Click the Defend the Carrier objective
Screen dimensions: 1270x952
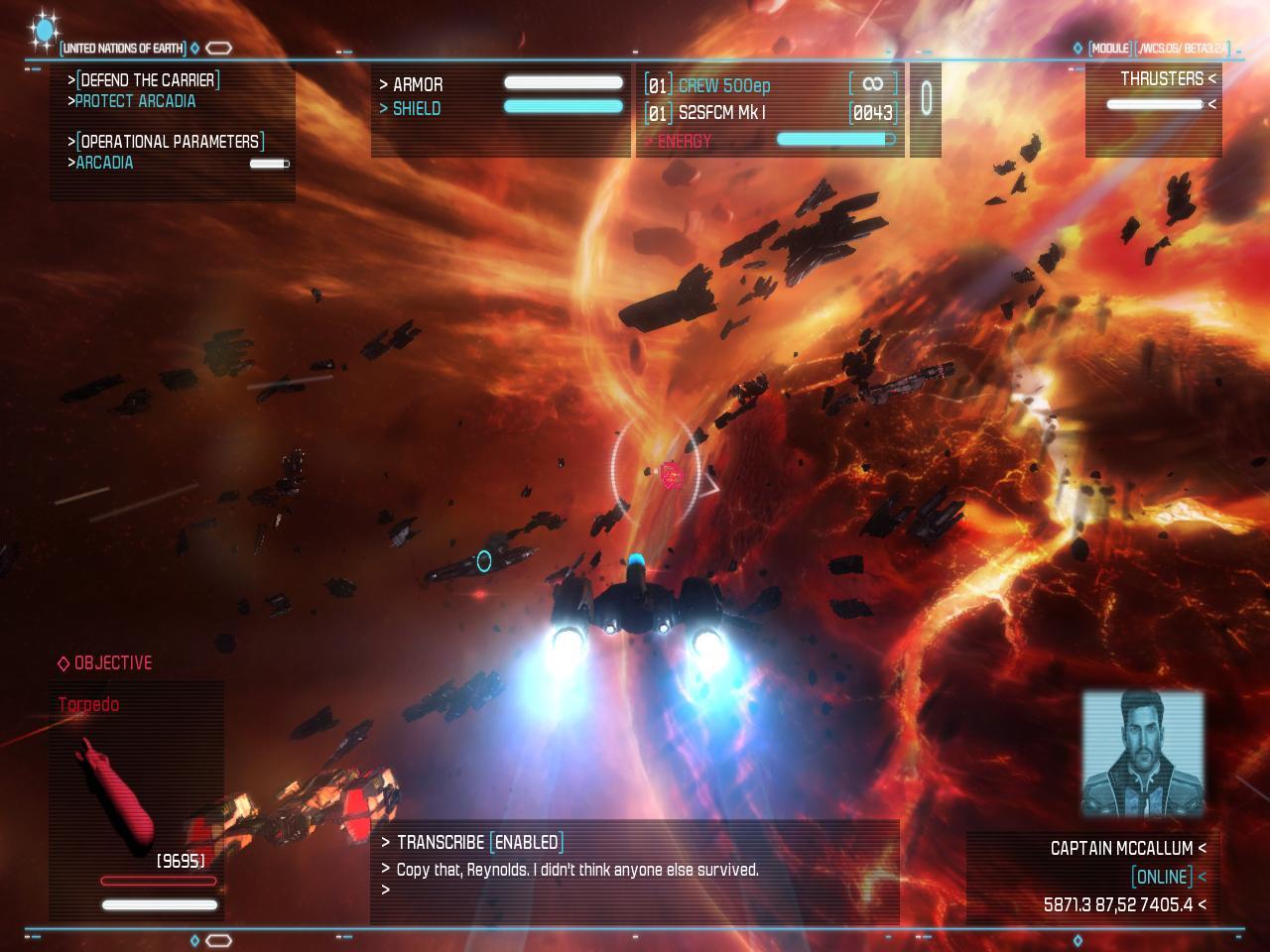point(148,79)
